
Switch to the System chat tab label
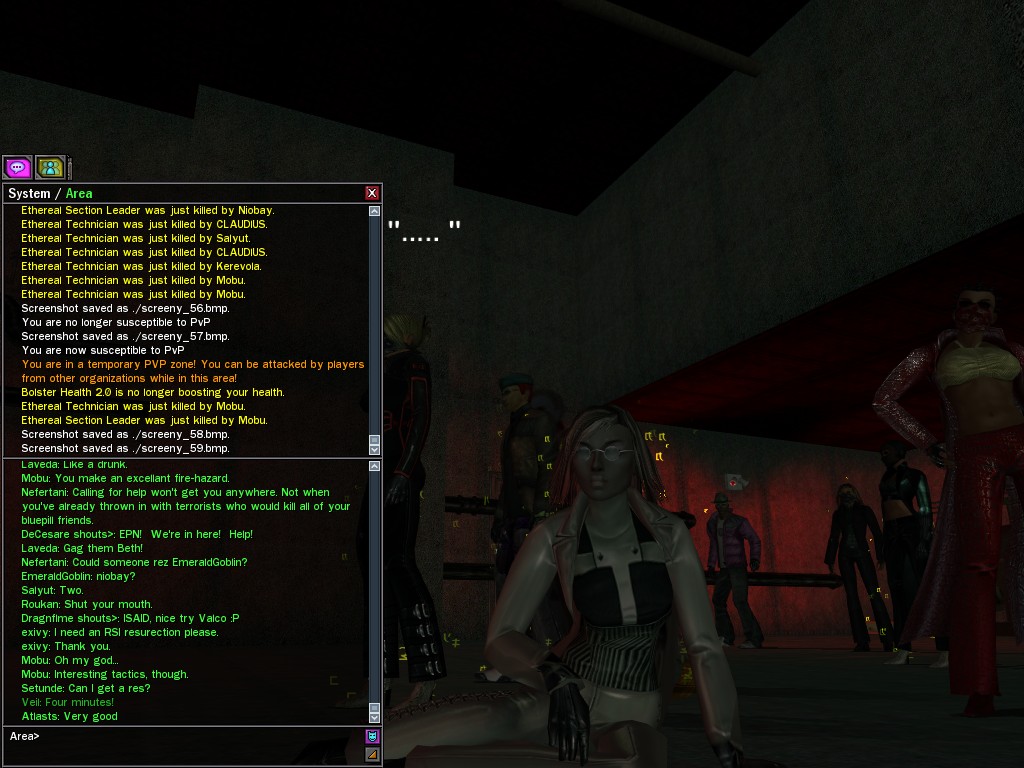[29, 194]
